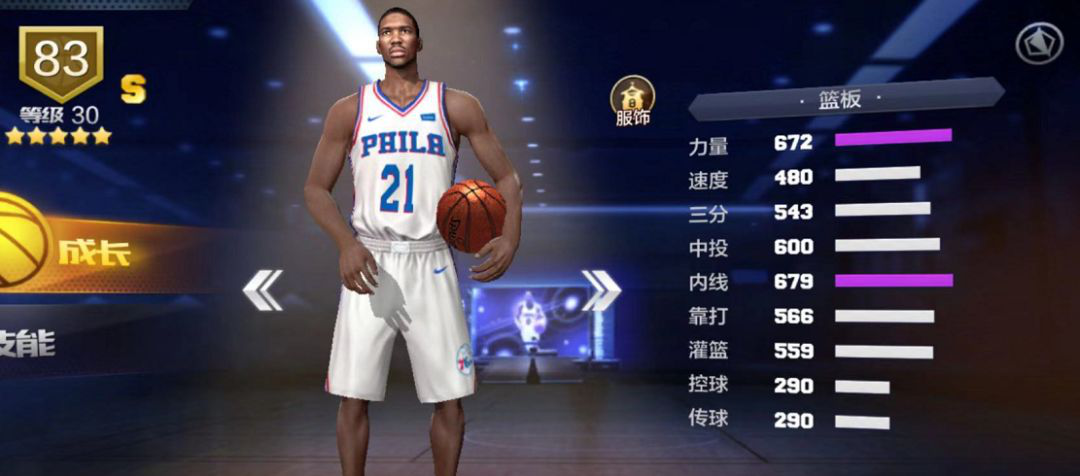
Task: Select the 篮板 attribute header
Action: (x=839, y=100)
